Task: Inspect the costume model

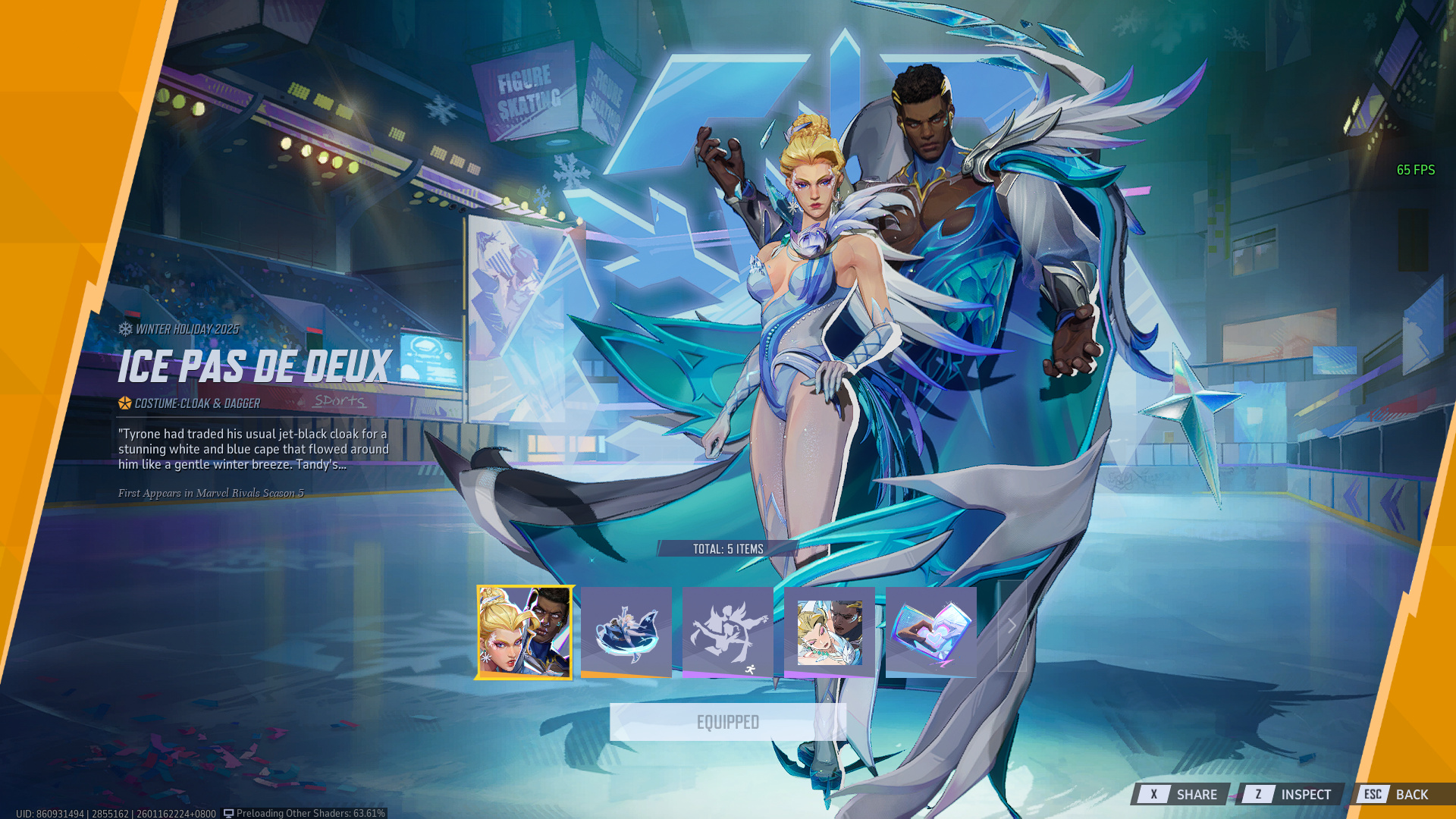Action: point(1289,794)
